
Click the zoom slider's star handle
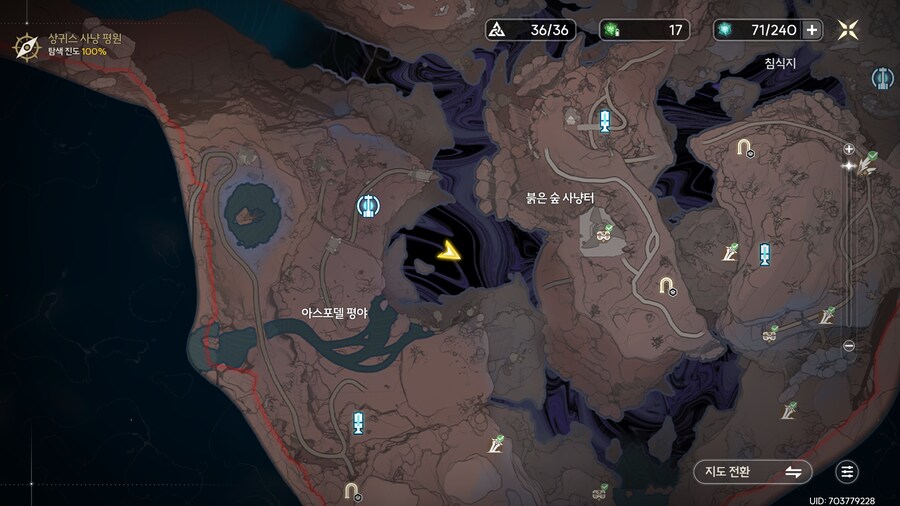coord(848,166)
